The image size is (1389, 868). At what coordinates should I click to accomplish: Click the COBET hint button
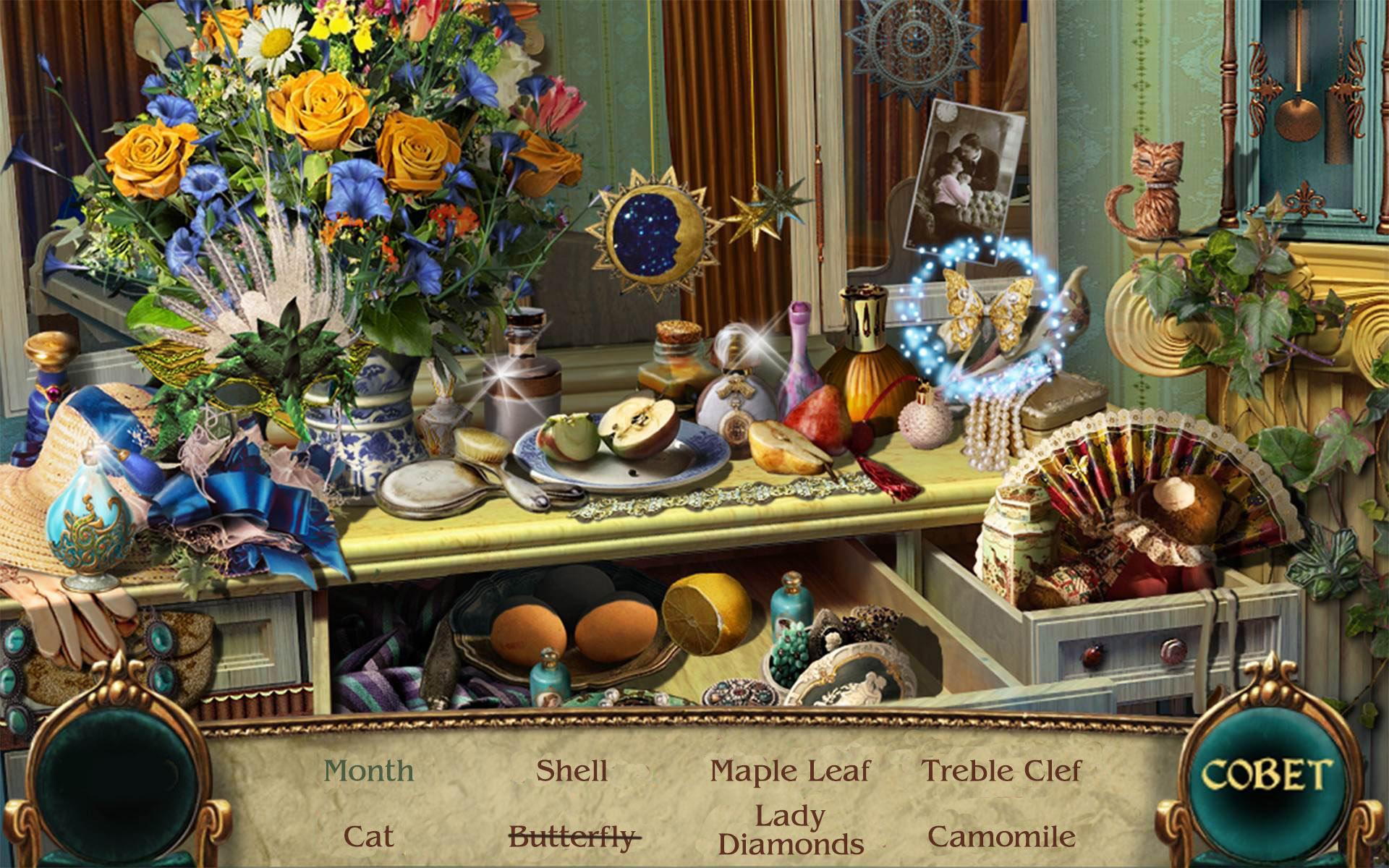click(1265, 775)
